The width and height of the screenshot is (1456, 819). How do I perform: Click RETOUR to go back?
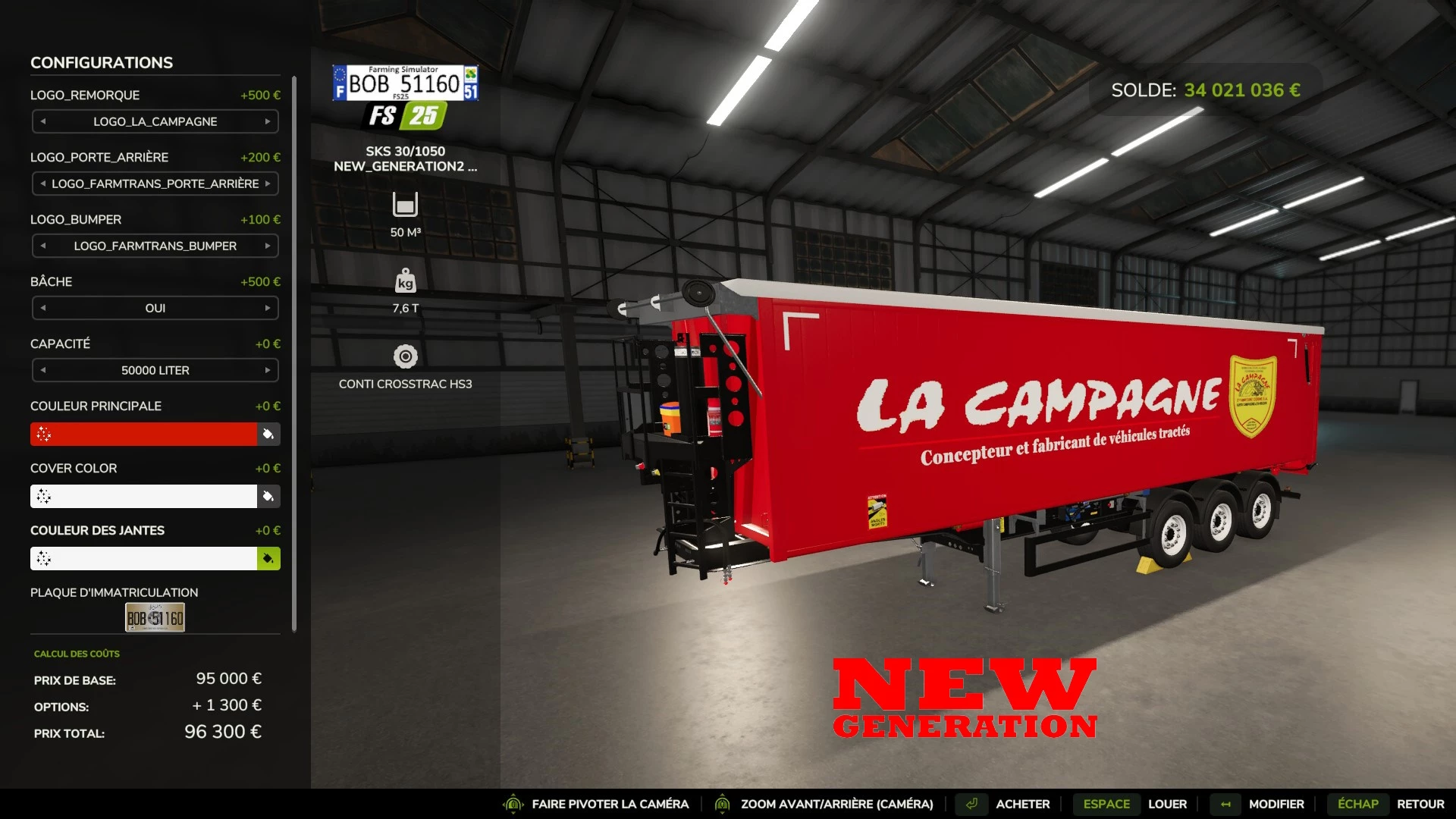1422,804
